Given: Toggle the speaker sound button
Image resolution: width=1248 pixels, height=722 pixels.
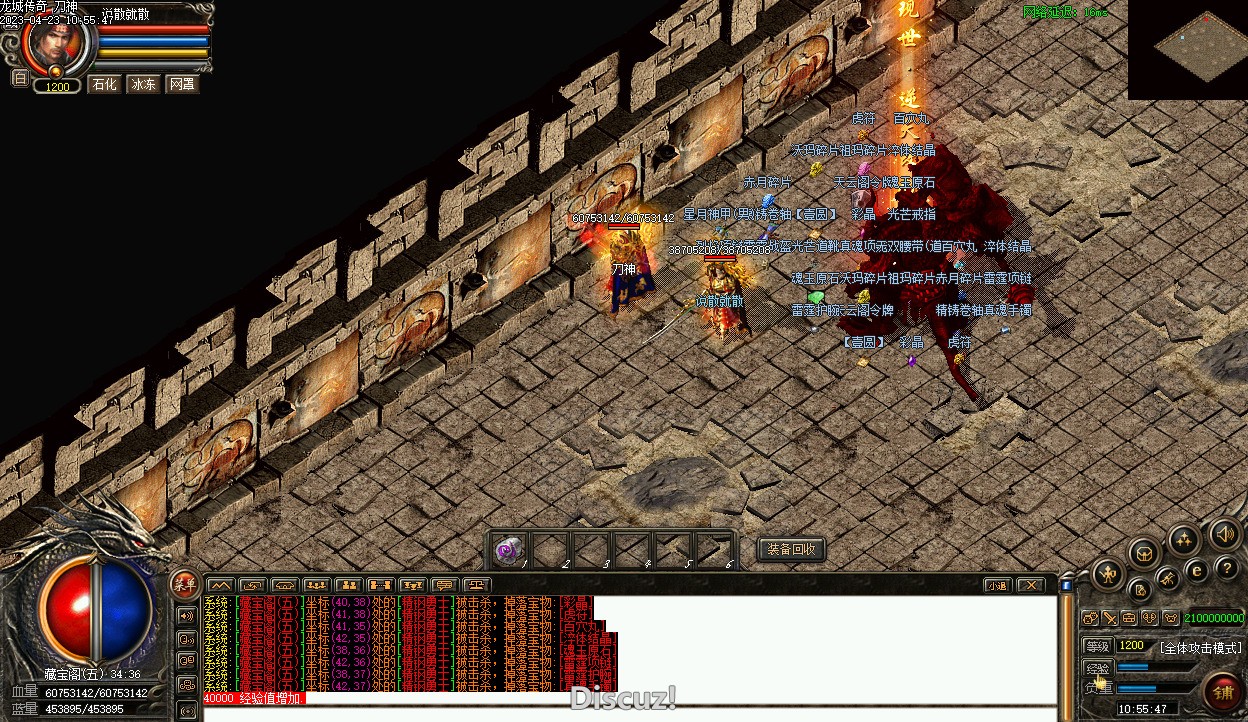Looking at the screenshot, I should [x=1225, y=534].
